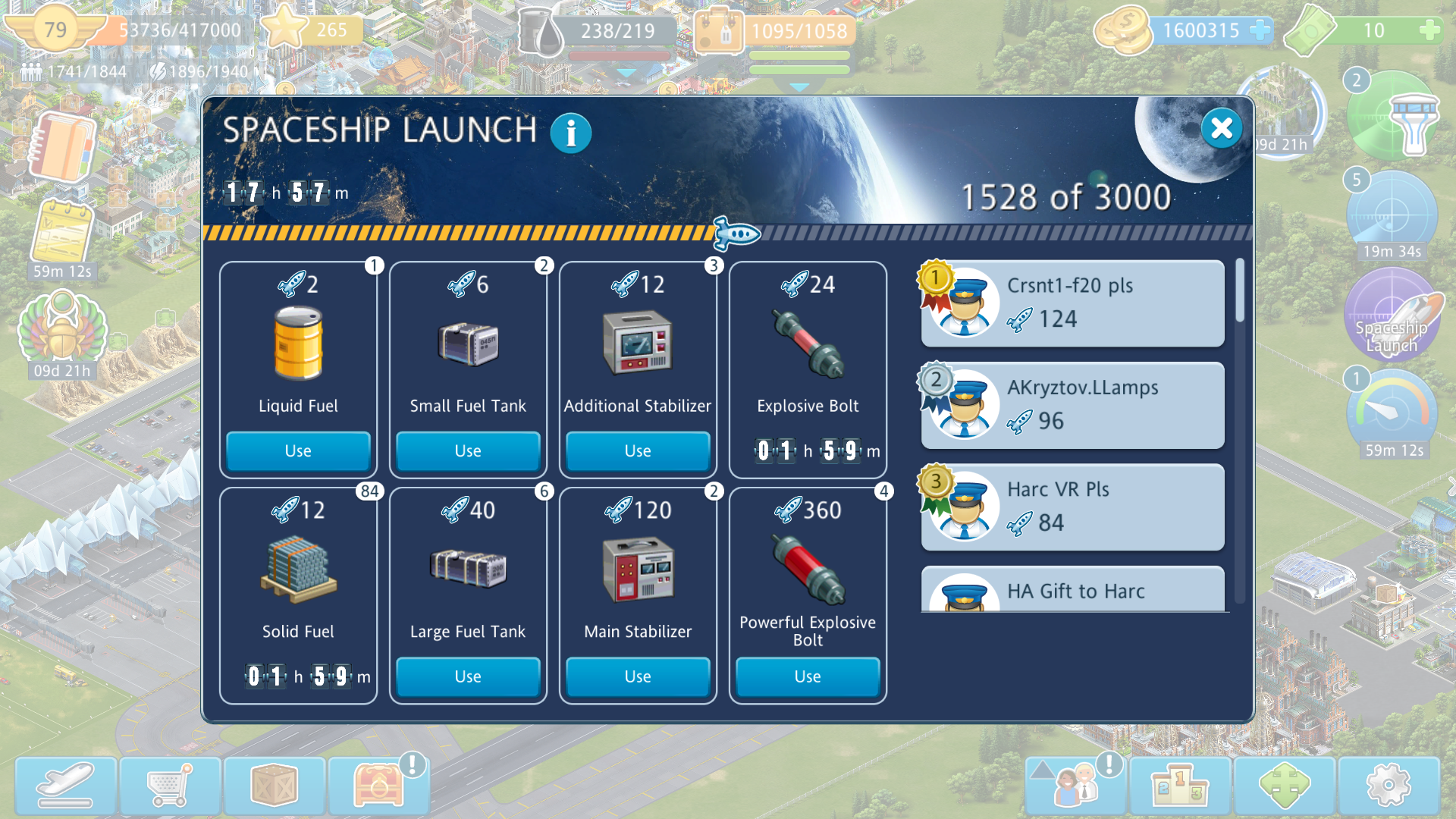Use the Large Fuel Tank
Screen dimensions: 1456x819
click(x=468, y=676)
